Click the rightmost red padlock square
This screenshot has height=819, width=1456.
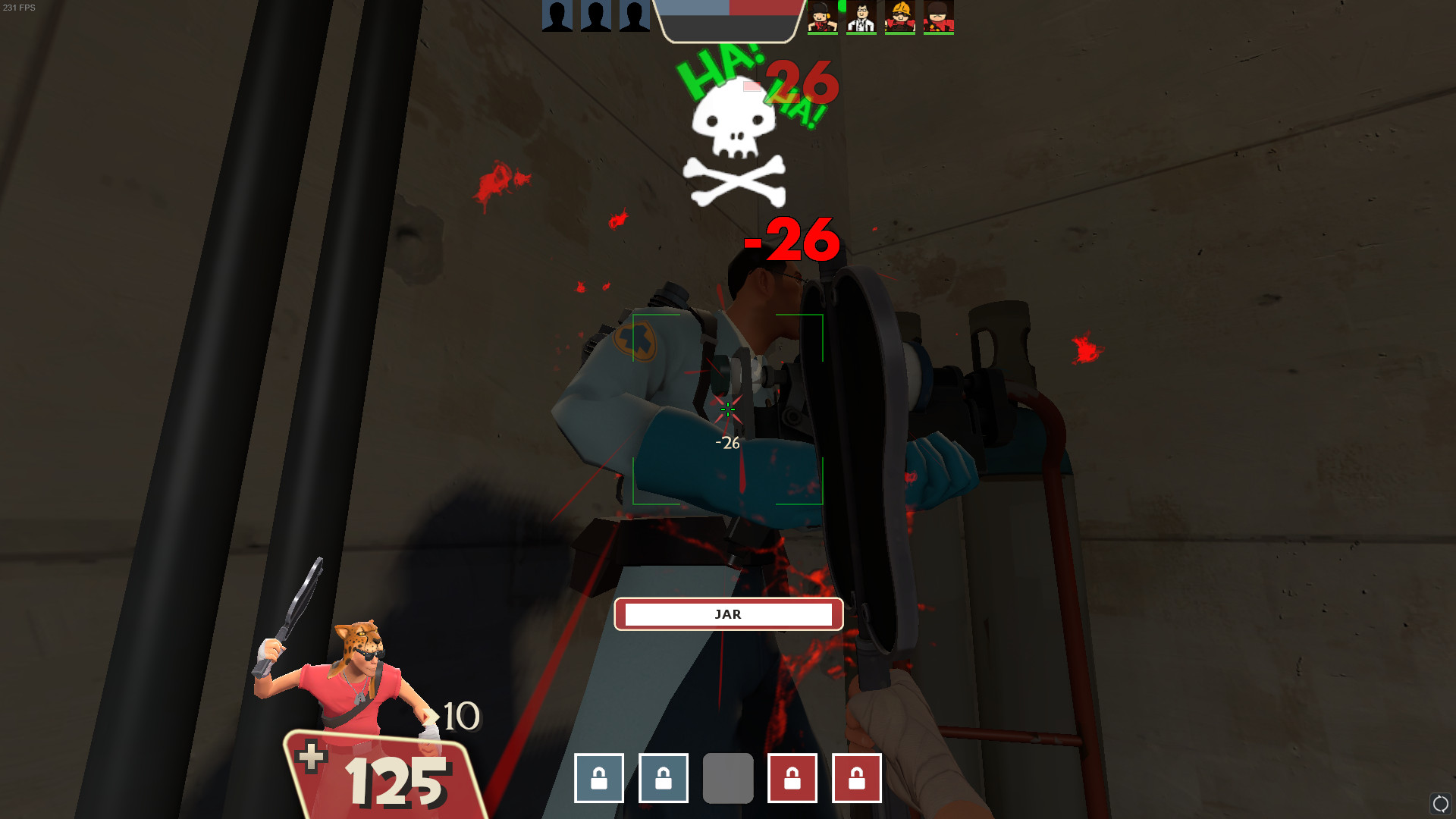(x=856, y=778)
